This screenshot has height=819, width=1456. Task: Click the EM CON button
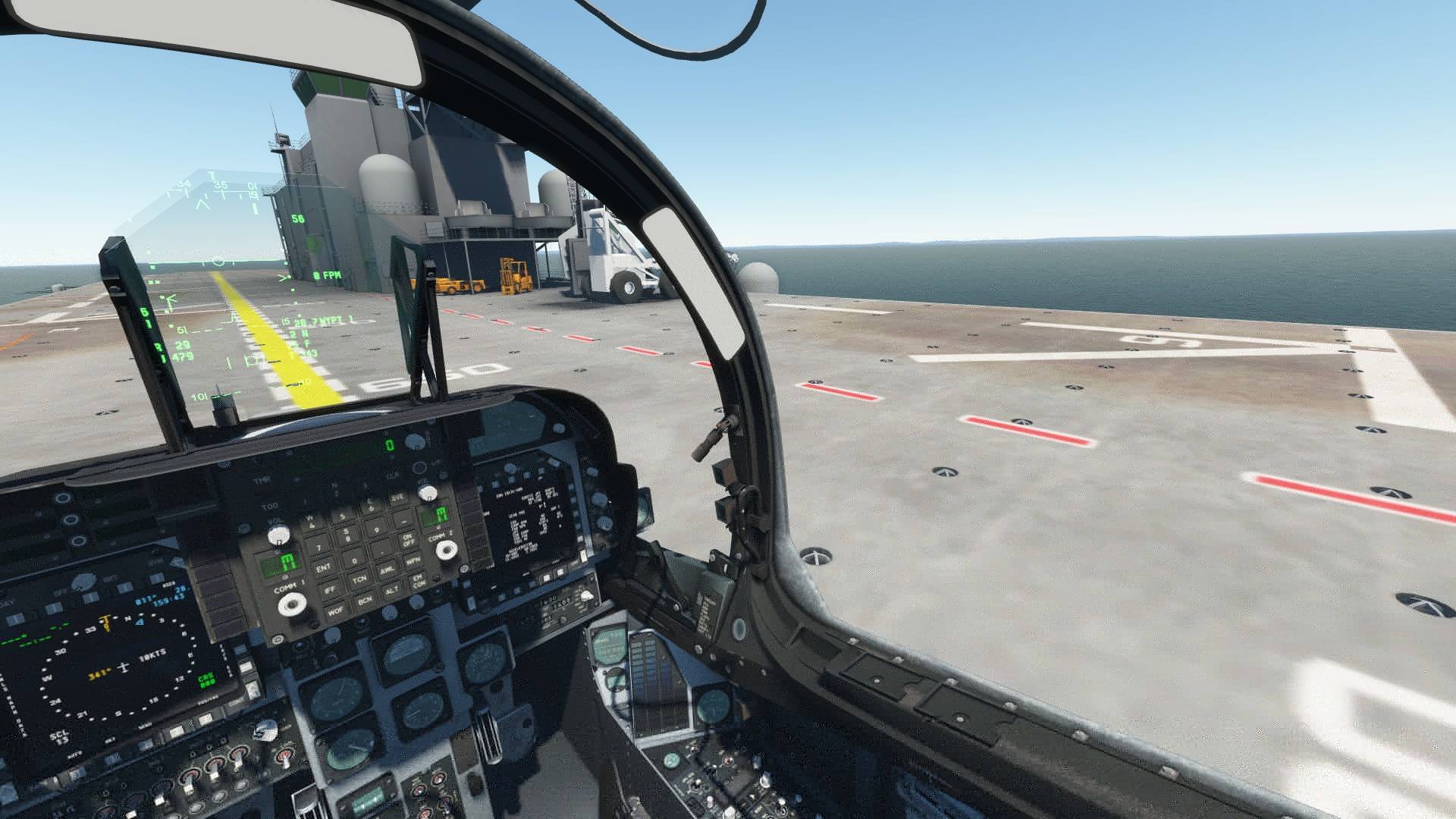tap(418, 582)
